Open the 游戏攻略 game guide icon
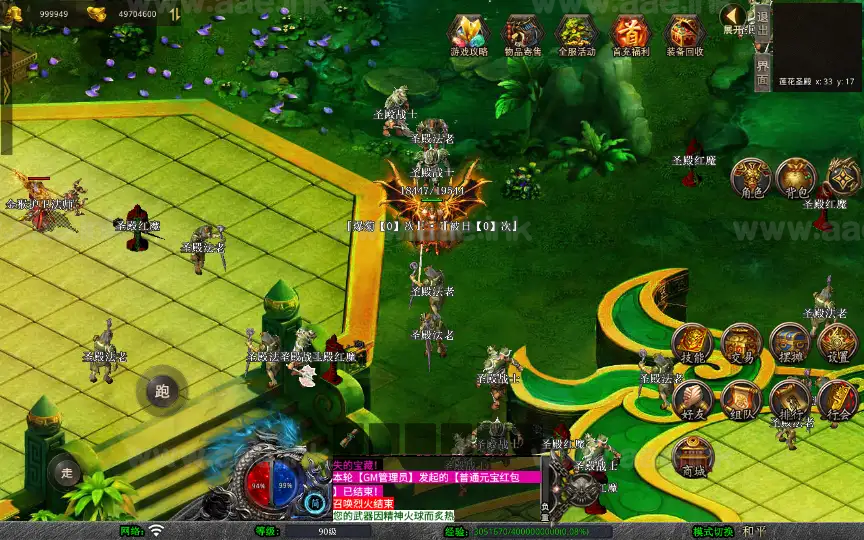This screenshot has height=540, width=864. 467,35
